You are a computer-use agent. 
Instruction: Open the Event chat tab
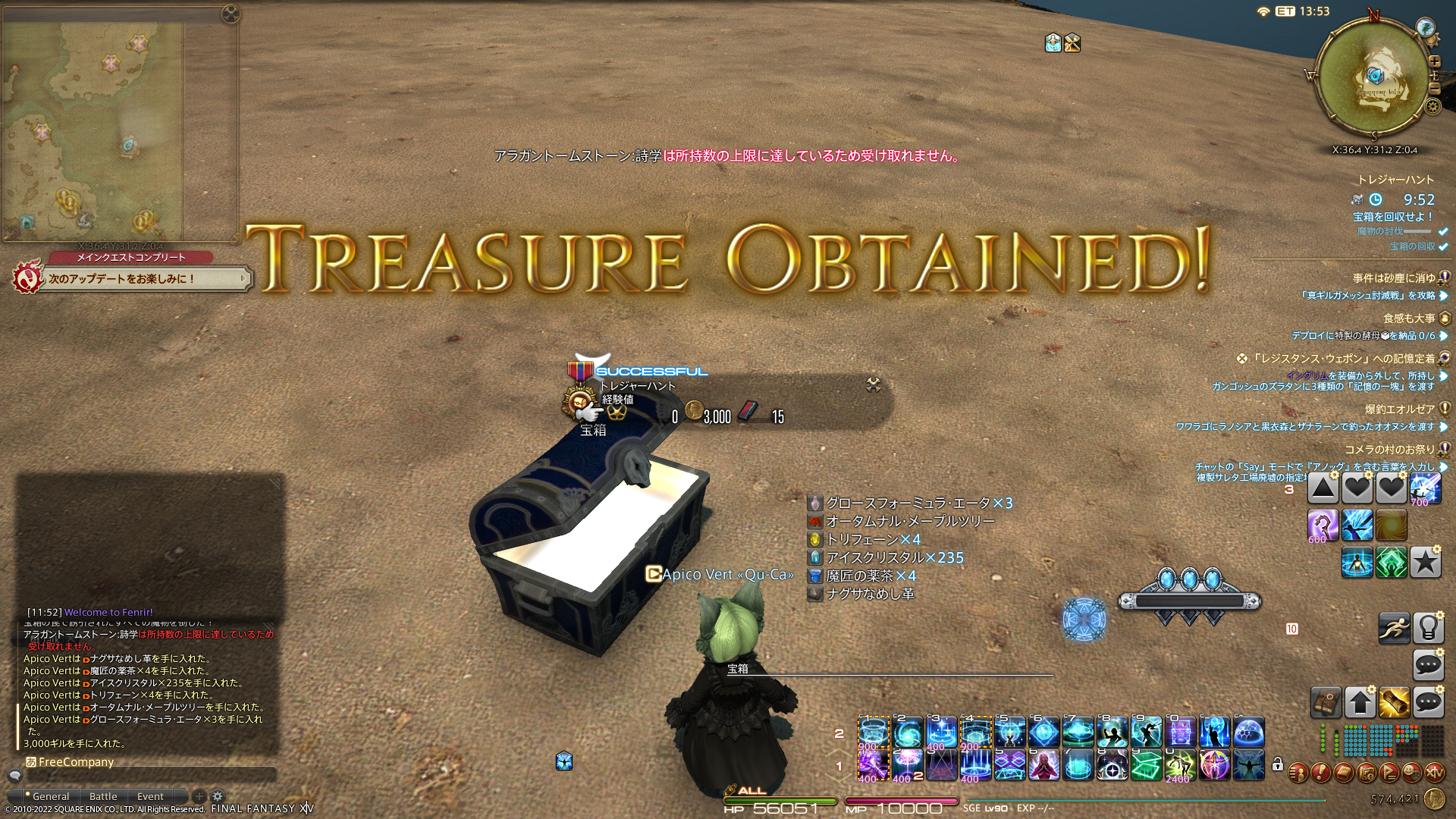tap(150, 796)
